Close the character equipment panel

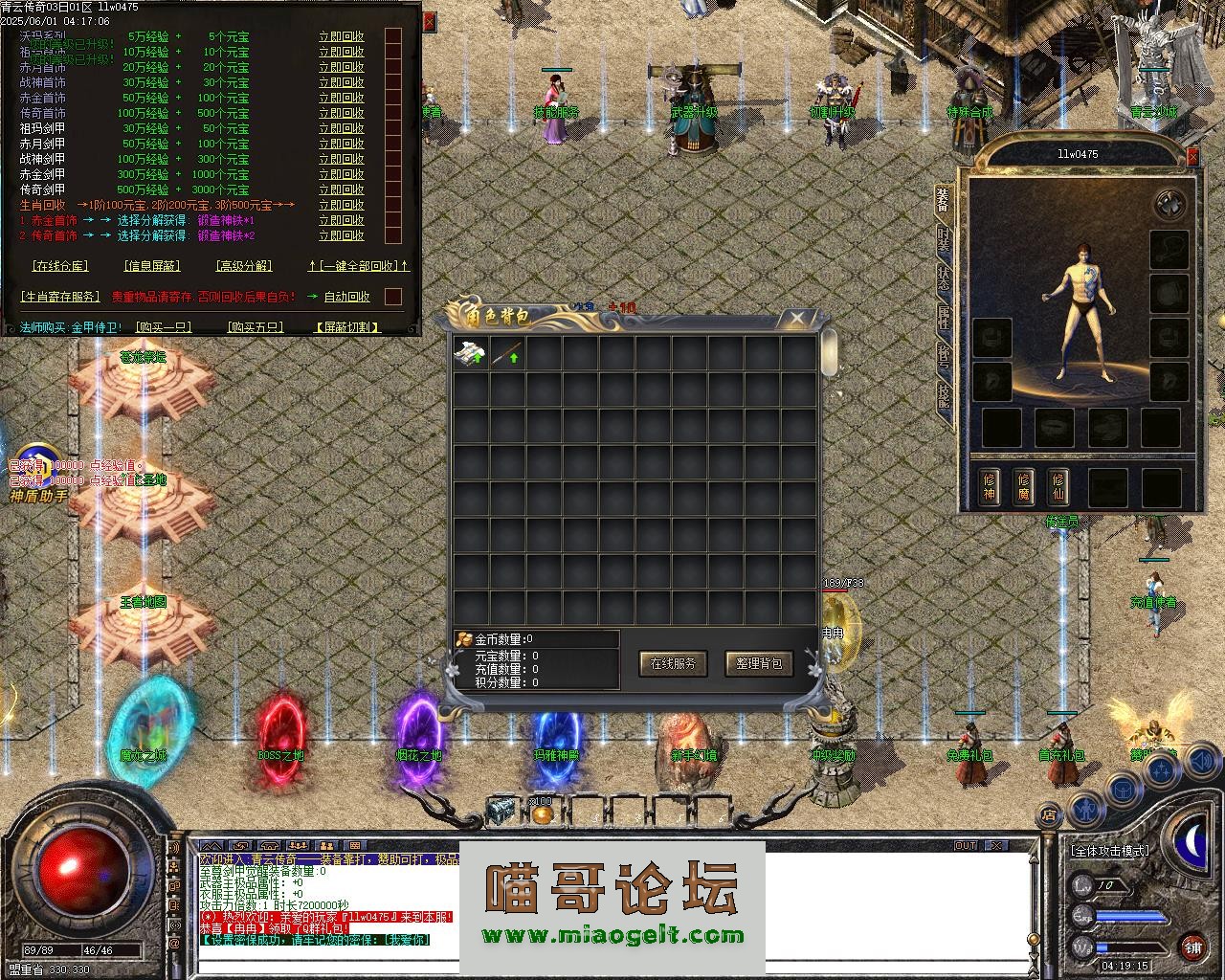1192,155
